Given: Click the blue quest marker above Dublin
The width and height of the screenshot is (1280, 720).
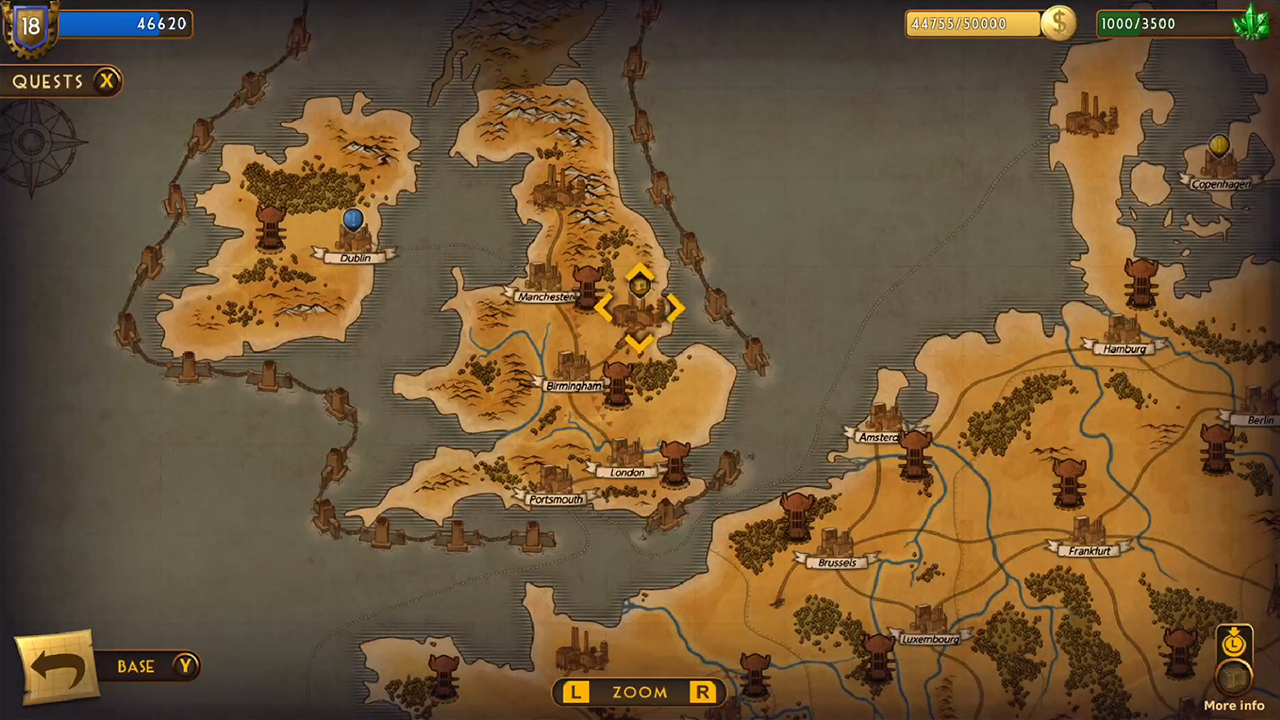Looking at the screenshot, I should (353, 220).
